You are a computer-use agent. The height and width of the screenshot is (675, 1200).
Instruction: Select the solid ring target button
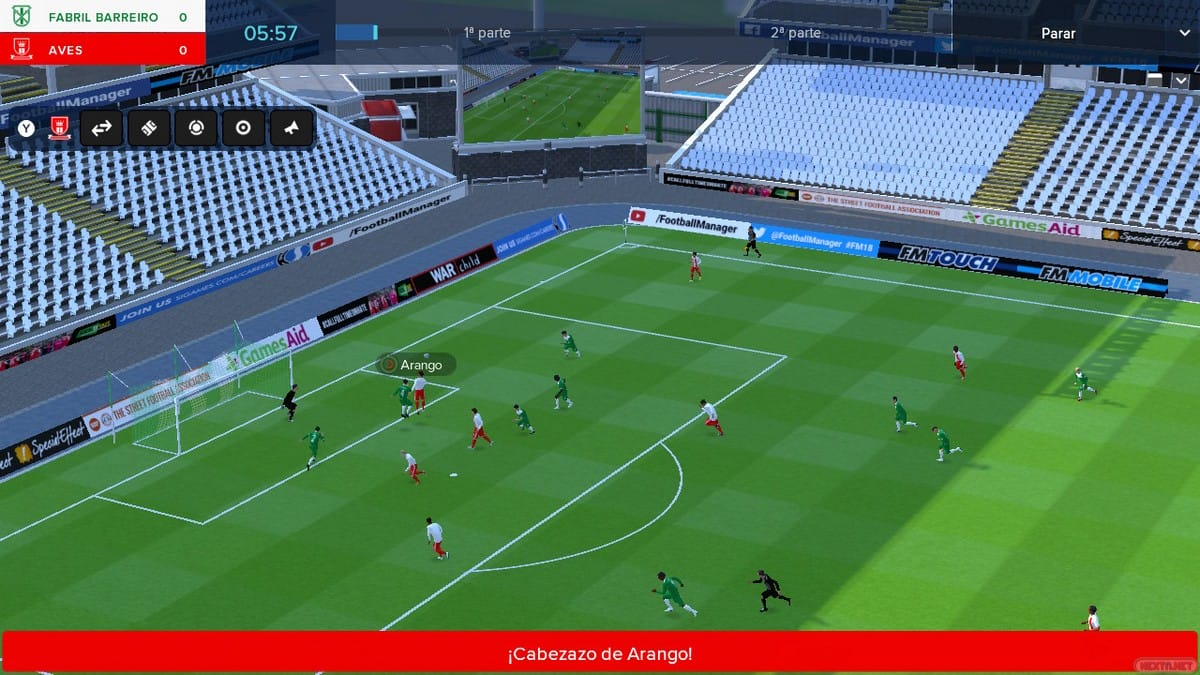243,128
